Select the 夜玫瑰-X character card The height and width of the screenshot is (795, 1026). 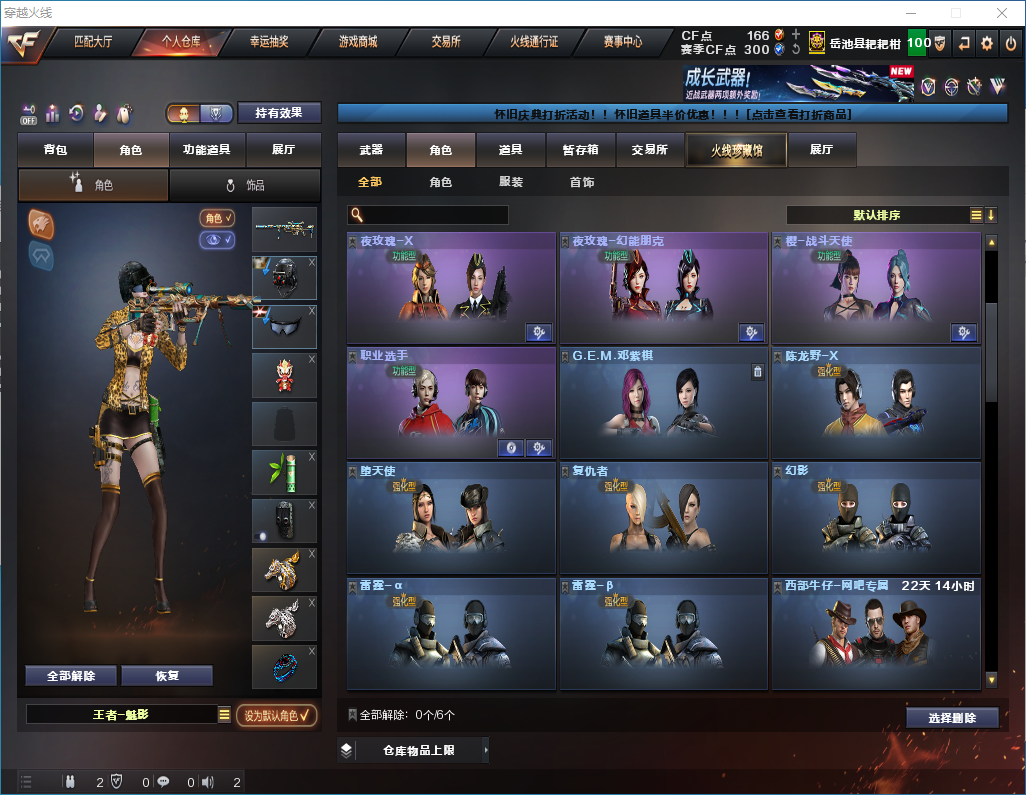tap(451, 289)
